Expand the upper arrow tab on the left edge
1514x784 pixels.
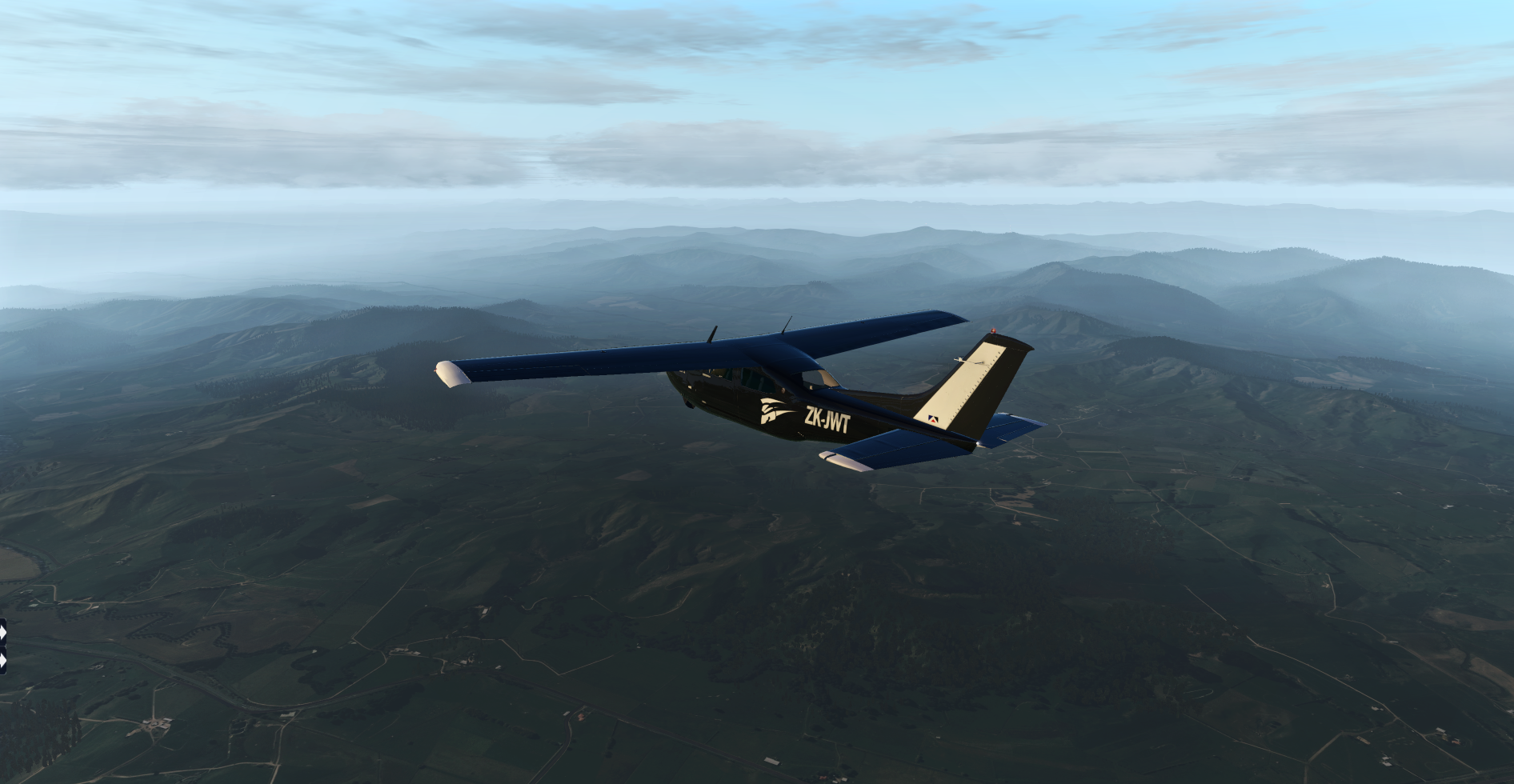[x=3, y=633]
